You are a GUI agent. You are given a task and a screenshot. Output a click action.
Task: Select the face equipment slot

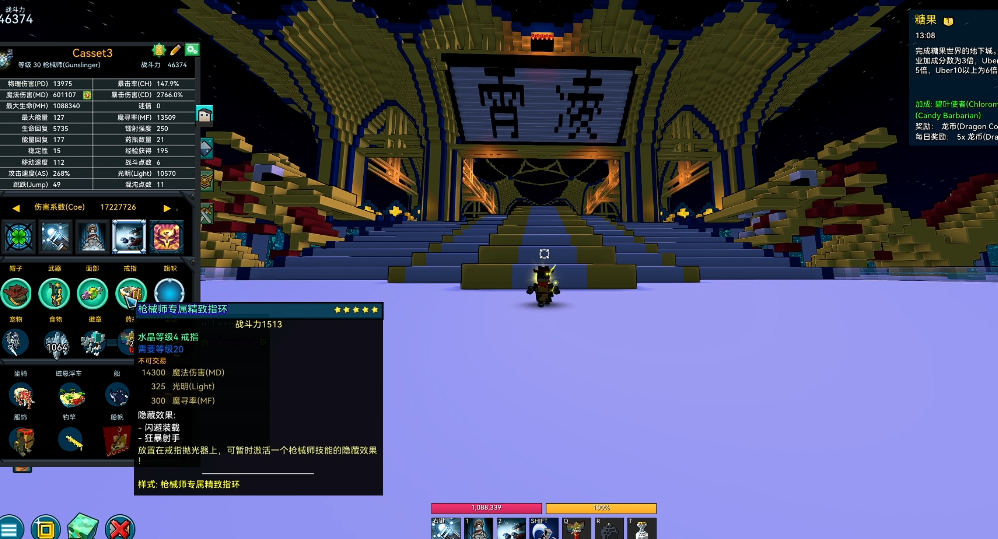click(91, 293)
